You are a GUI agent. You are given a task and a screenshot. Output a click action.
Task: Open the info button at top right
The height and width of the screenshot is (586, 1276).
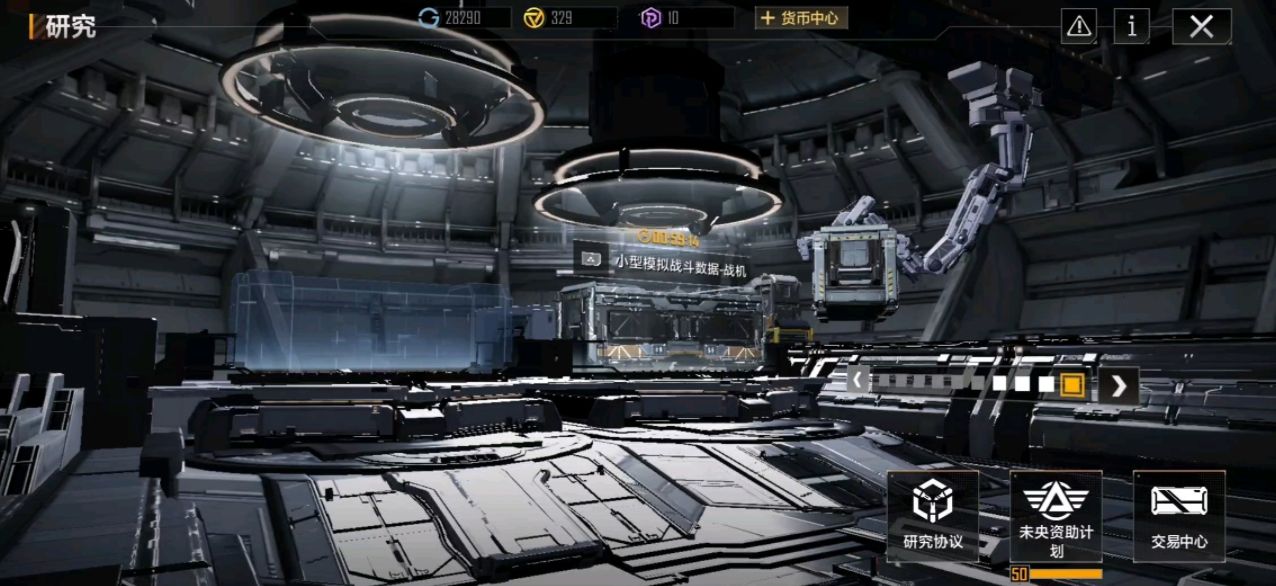pyautogui.click(x=1131, y=27)
